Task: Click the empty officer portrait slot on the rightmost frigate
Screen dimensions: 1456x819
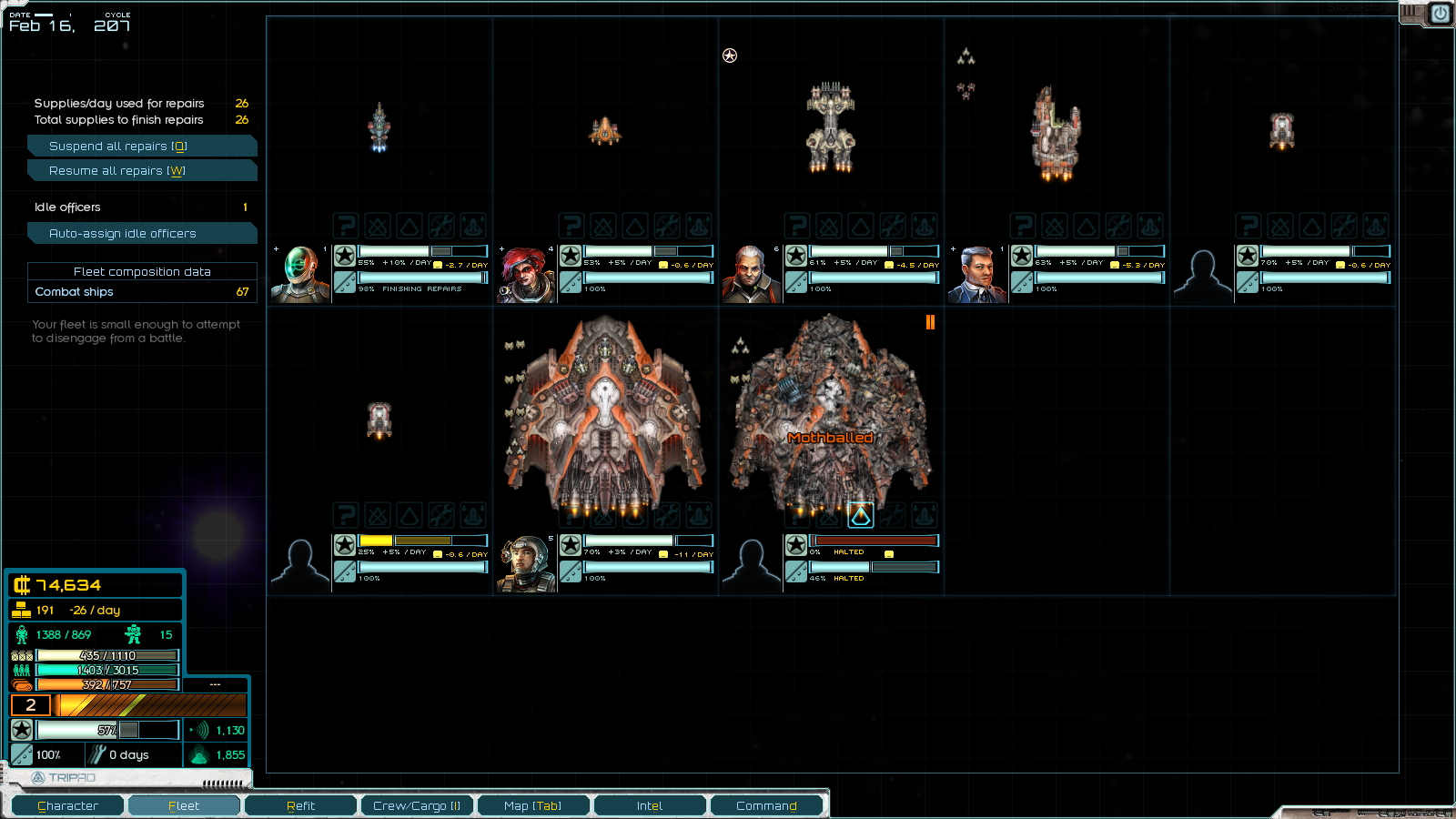Action: point(1203,273)
